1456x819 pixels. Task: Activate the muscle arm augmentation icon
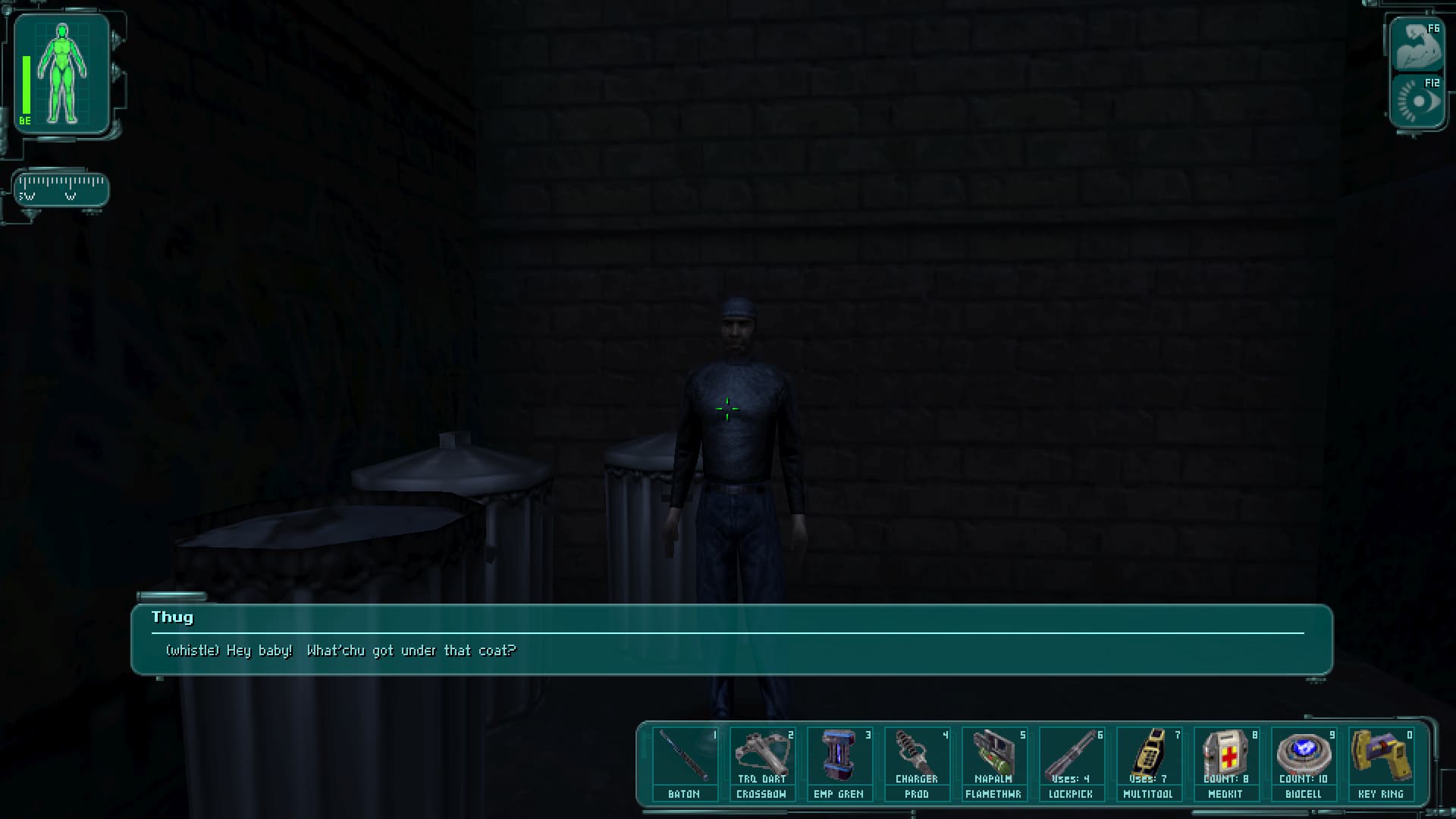coord(1417,47)
